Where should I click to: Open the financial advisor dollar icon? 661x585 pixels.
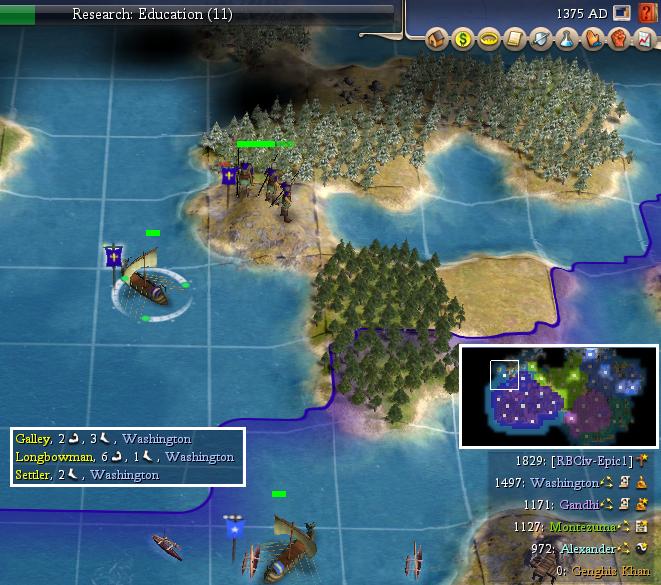click(x=462, y=40)
